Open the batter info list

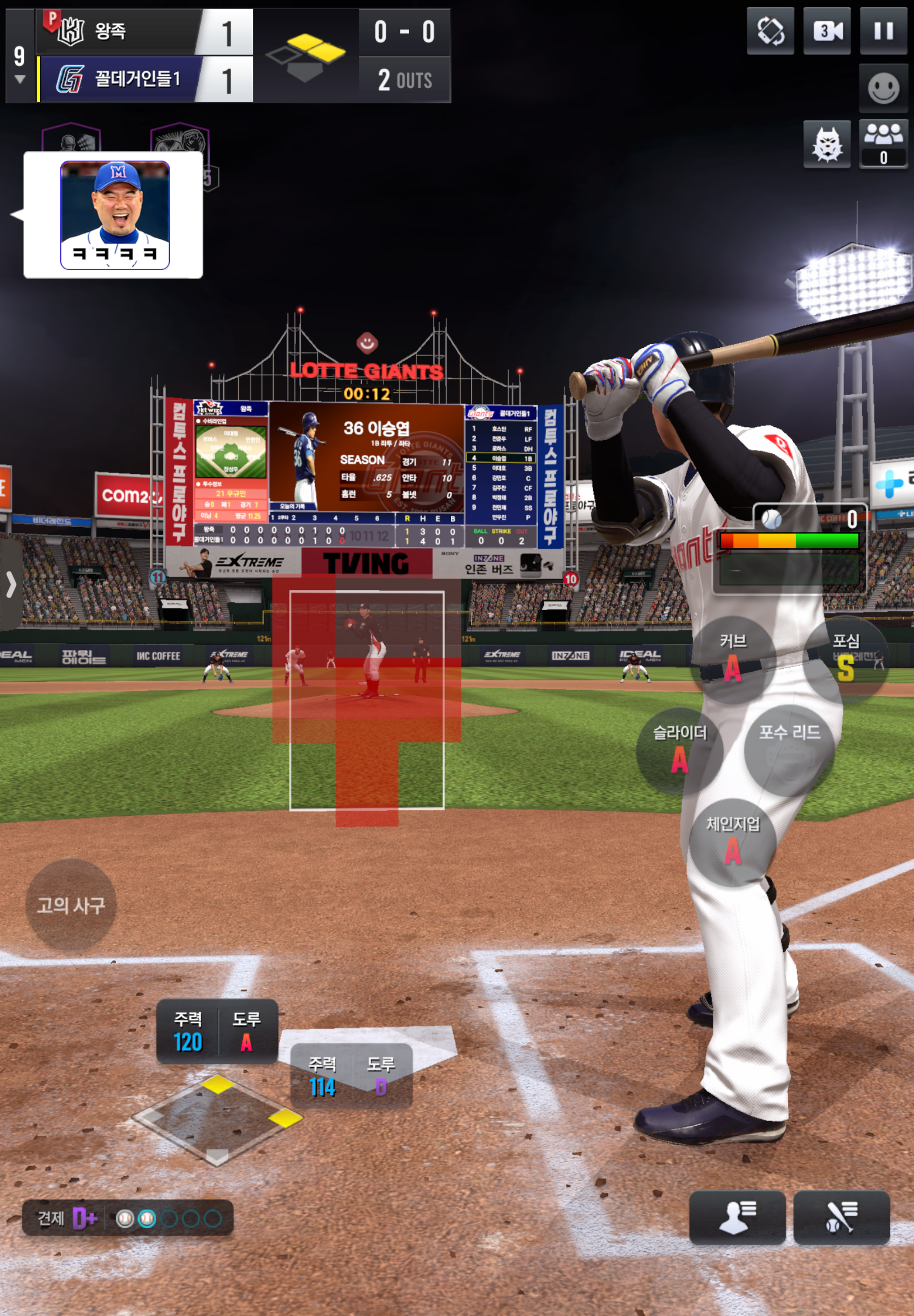pos(841,1218)
